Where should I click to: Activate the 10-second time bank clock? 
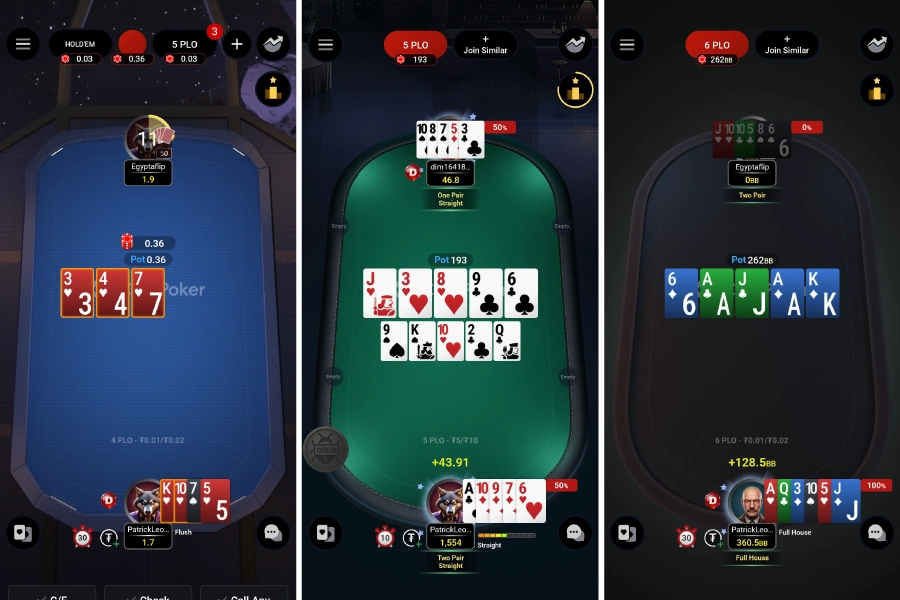point(385,538)
